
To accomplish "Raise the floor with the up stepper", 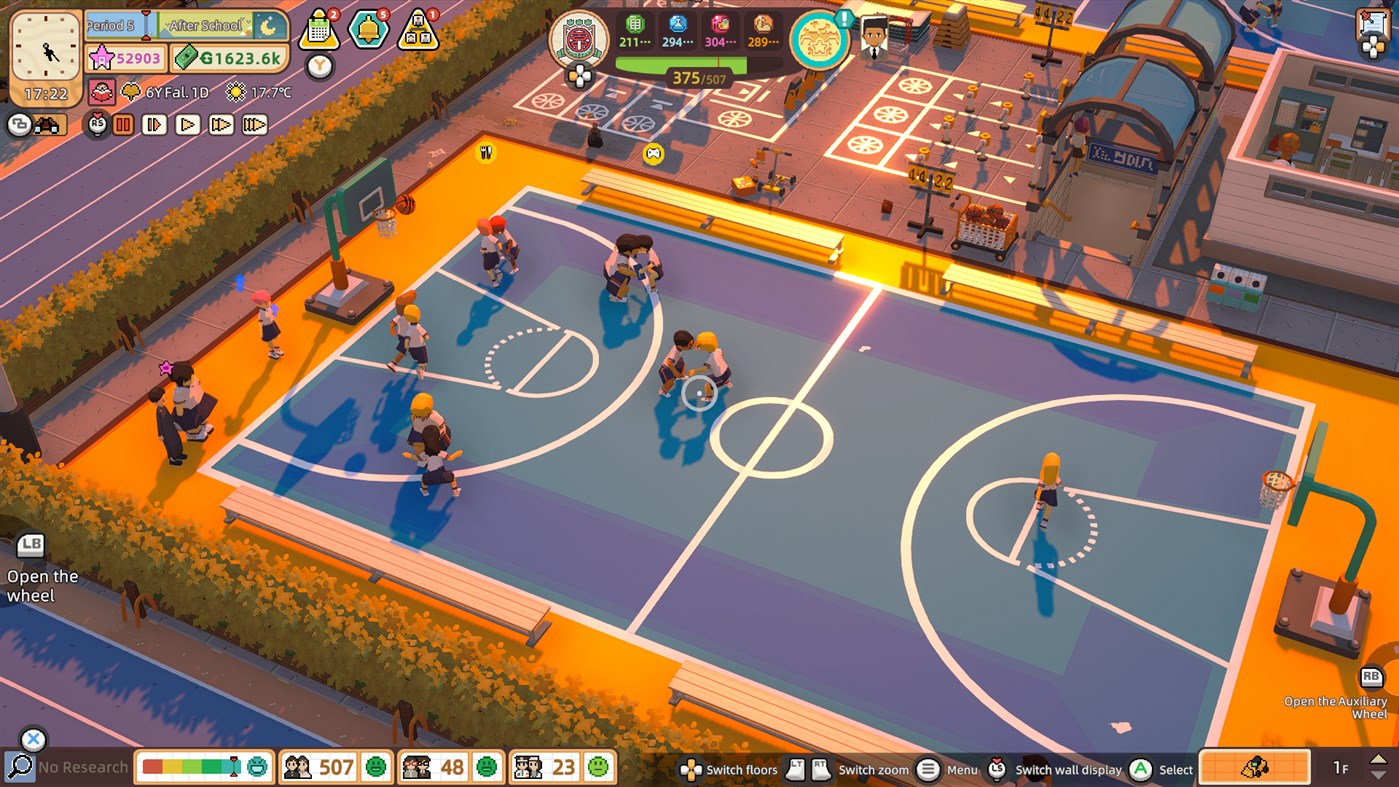I will (x=1378, y=760).
